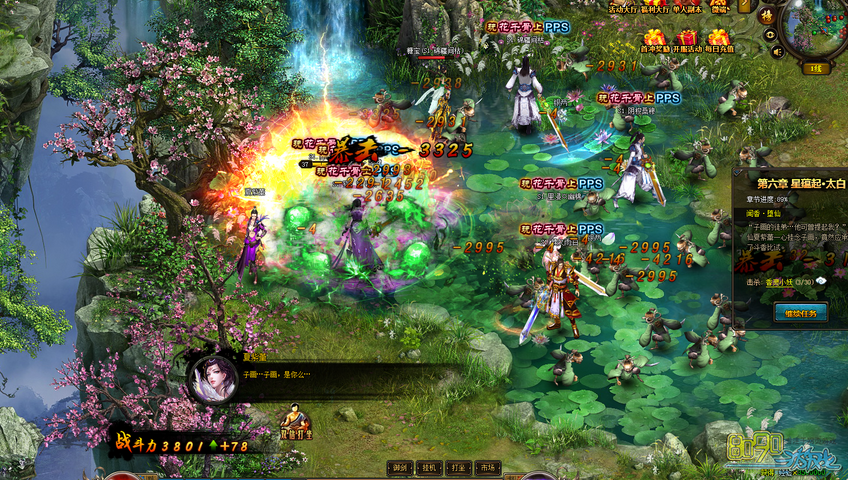Click the 榜 ranking button beside minimap
This screenshot has height=480, width=848.
767,17
